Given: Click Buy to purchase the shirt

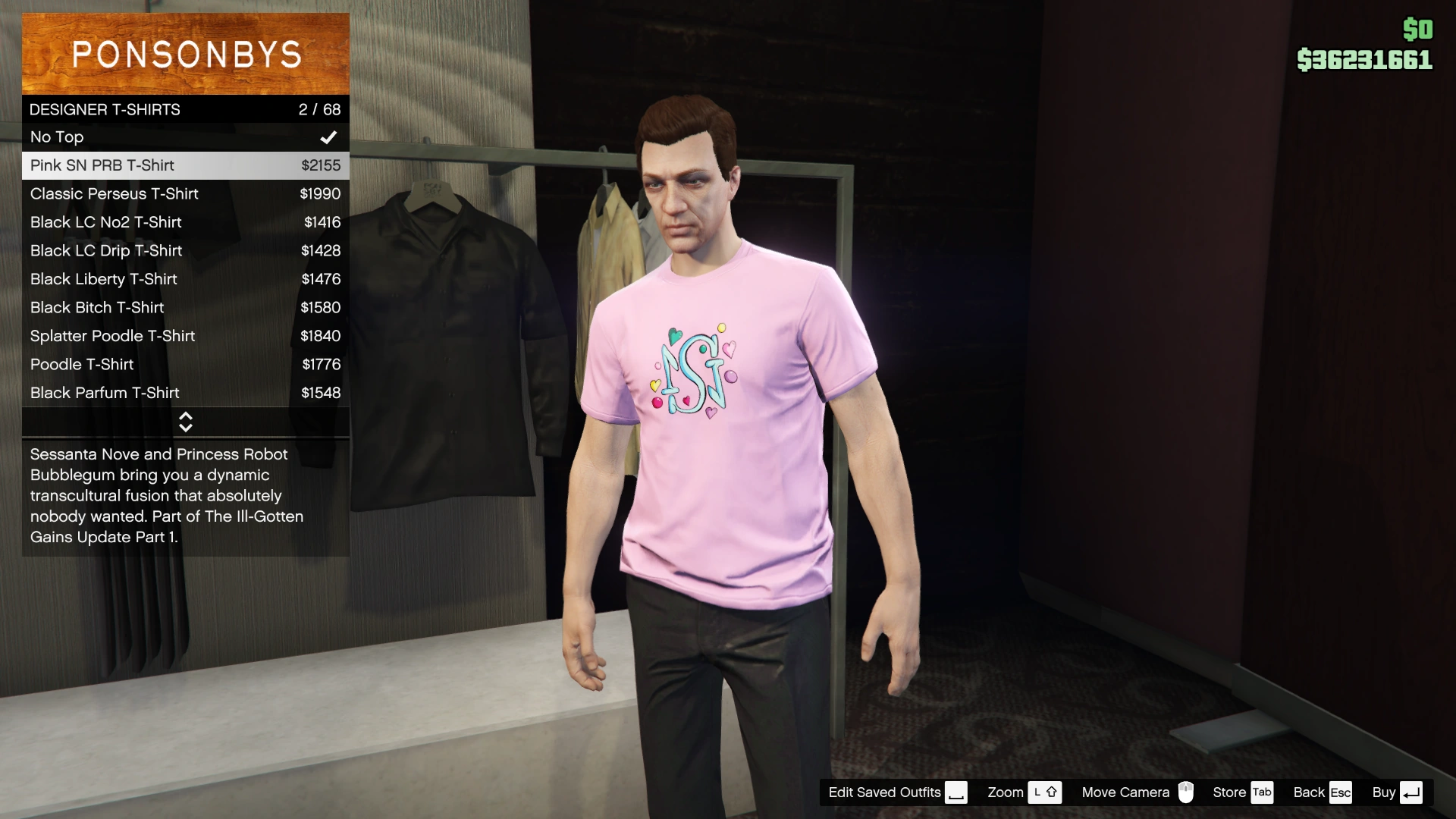Looking at the screenshot, I should tap(1385, 792).
